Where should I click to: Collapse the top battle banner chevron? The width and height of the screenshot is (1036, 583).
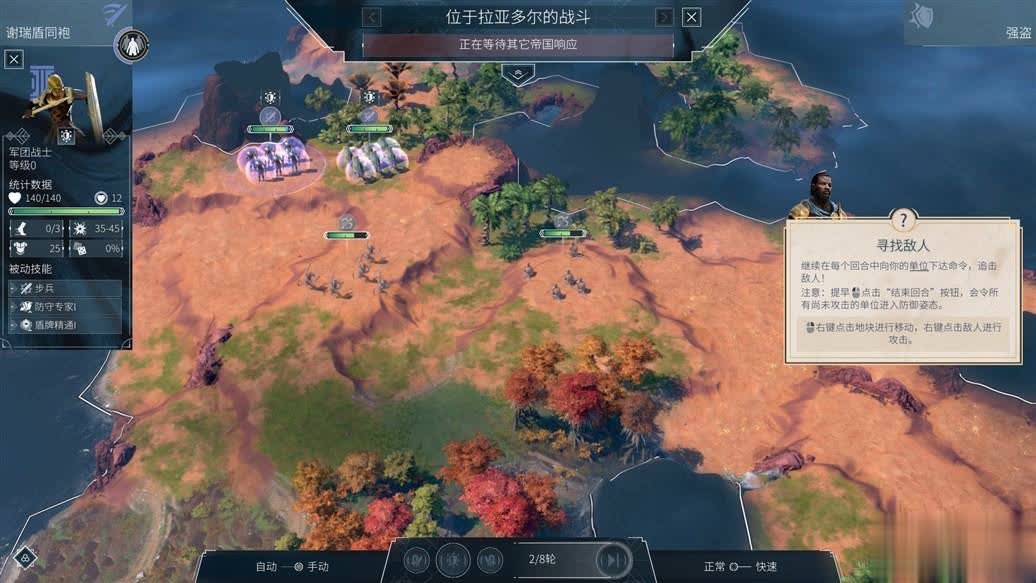(x=517, y=73)
